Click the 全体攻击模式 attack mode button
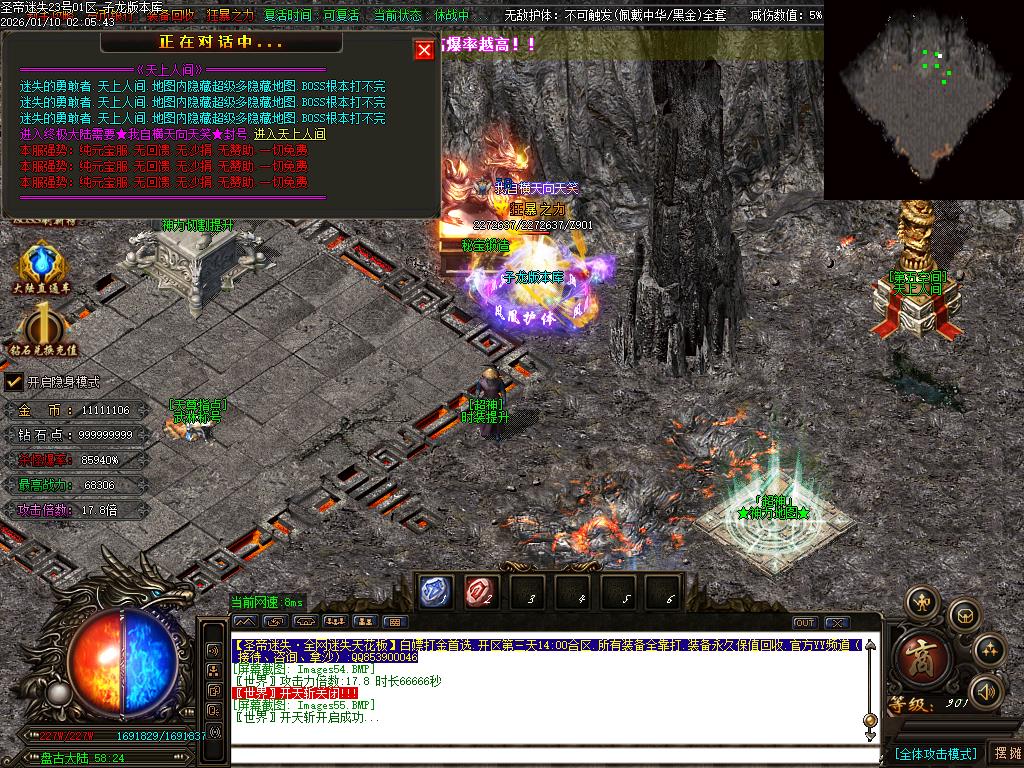This screenshot has width=1024, height=768. pyautogui.click(x=935, y=753)
